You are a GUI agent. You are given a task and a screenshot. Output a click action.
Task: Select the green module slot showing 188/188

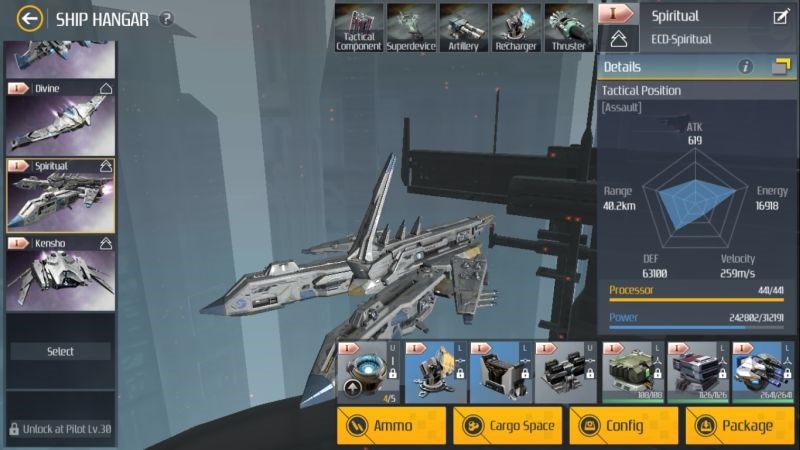coord(629,372)
